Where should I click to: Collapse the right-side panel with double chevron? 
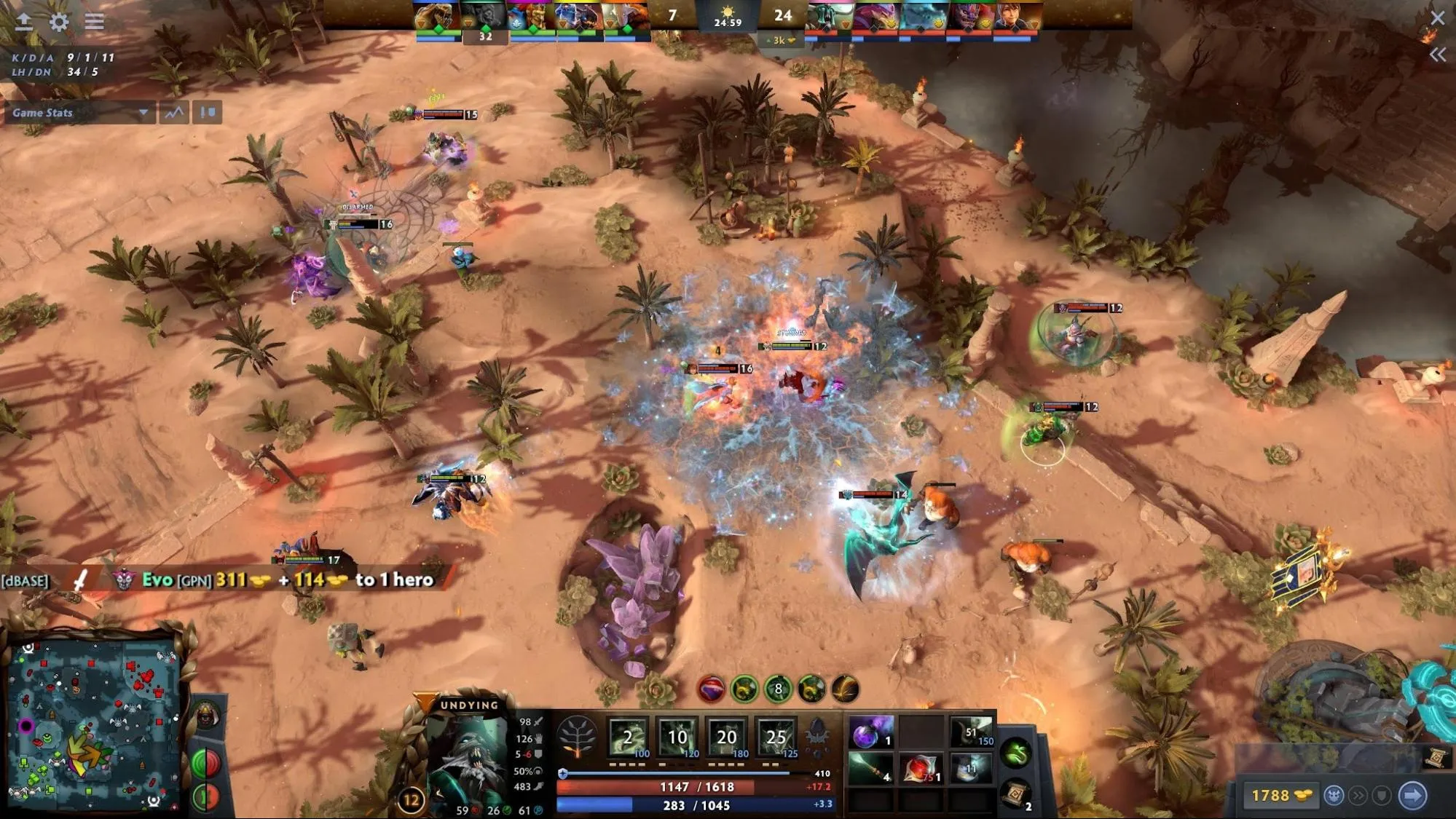(1438, 54)
